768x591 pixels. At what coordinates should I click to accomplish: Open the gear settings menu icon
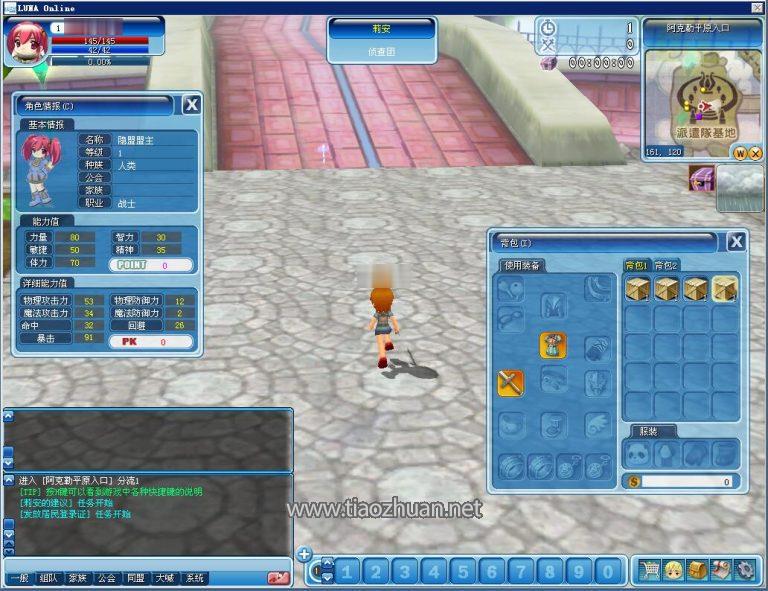tap(744, 571)
